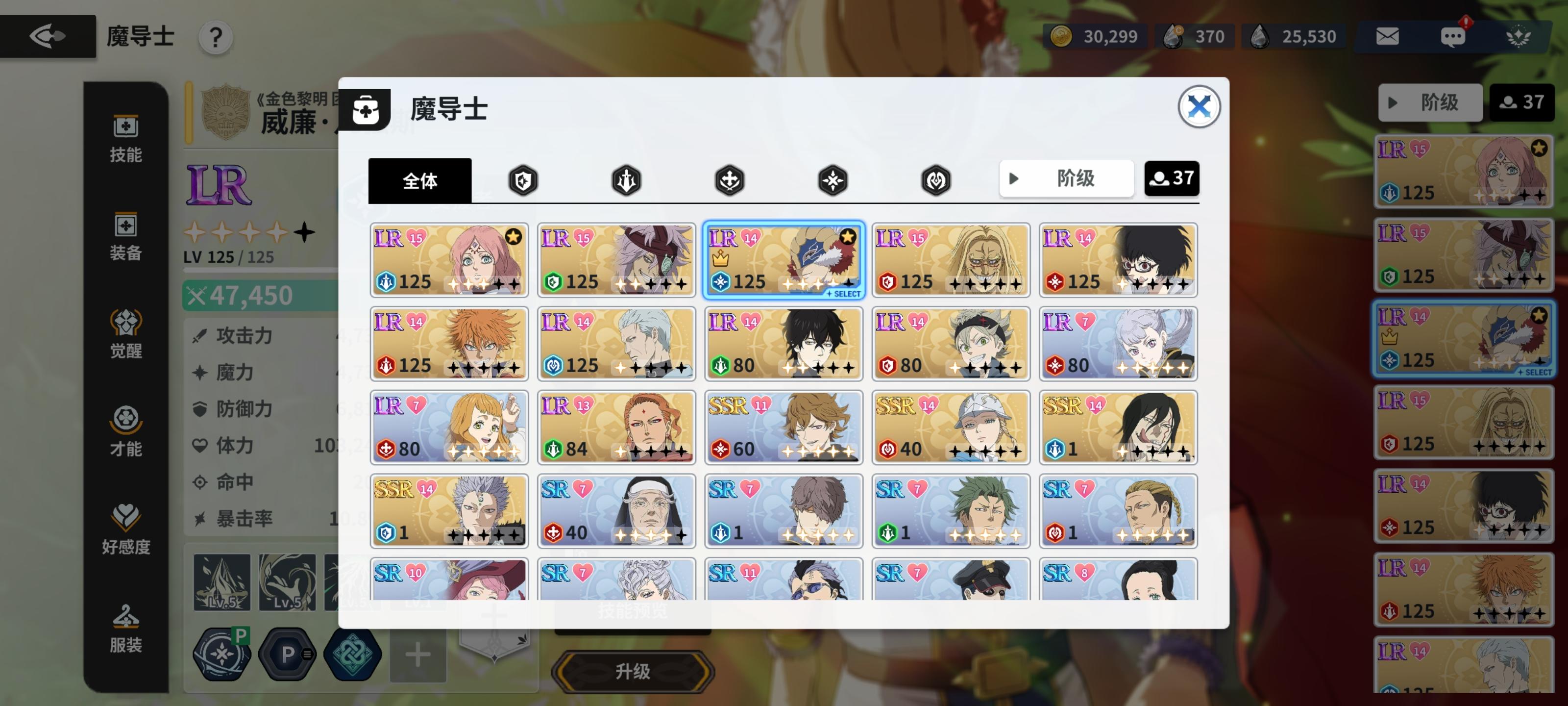The width and height of the screenshot is (1568, 706).
Task: Open the mailbox icon
Action: point(1389,37)
